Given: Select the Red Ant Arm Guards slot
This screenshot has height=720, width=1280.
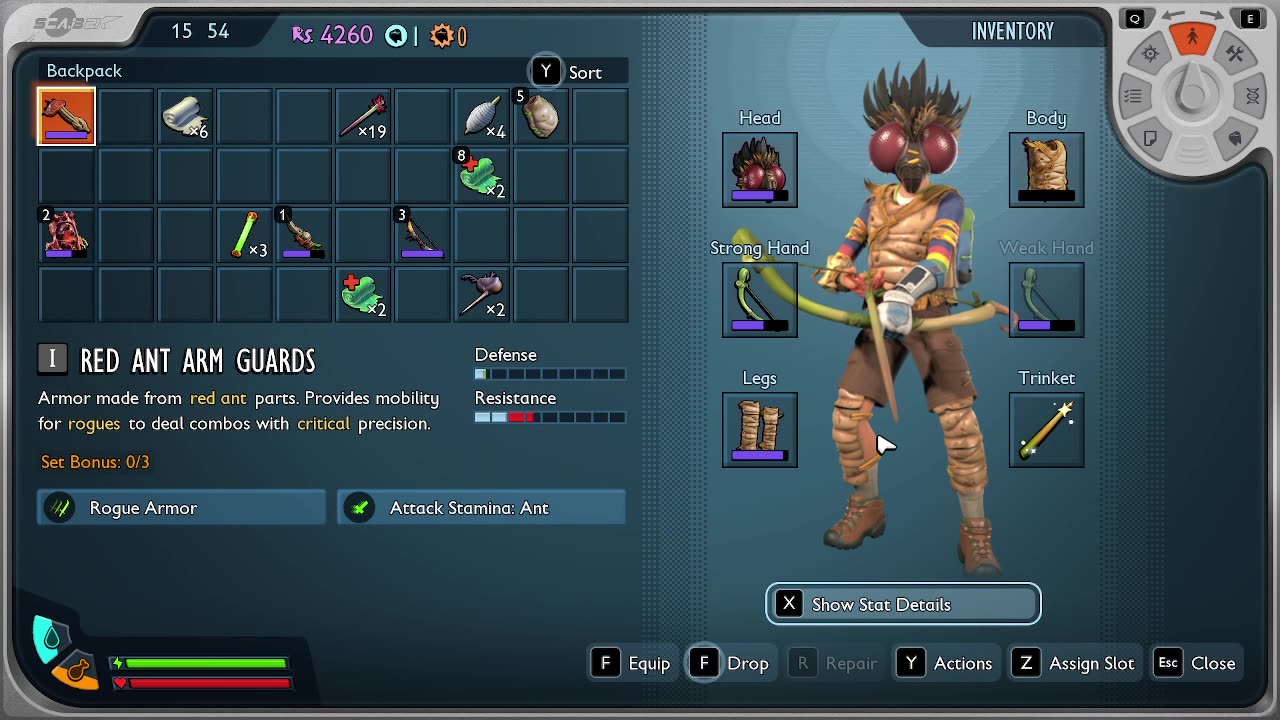Looking at the screenshot, I should click(x=66, y=116).
